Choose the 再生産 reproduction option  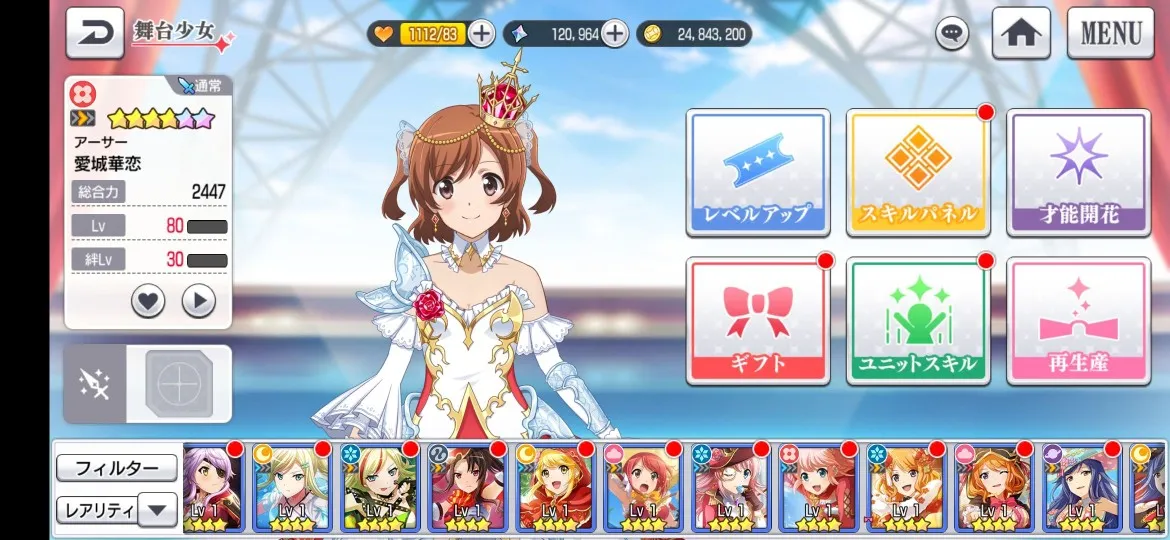click(1078, 320)
